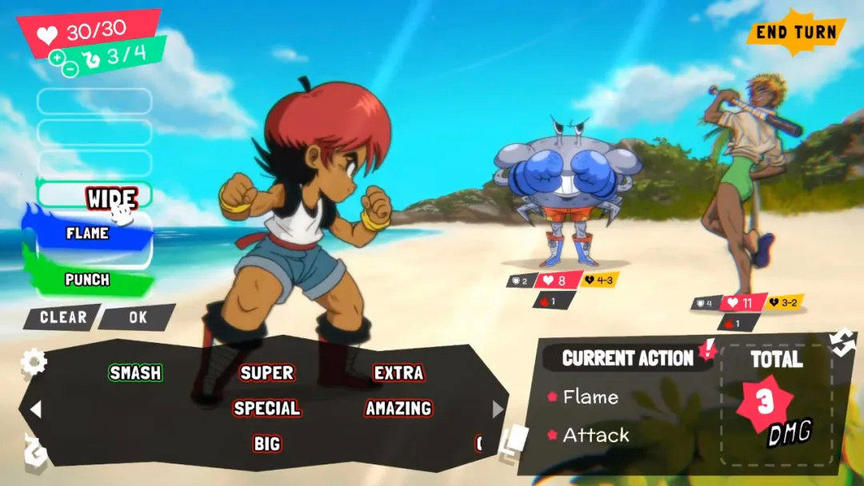864x486 pixels.
Task: Click the plus icon beside the energy counter
Action: pyautogui.click(x=57, y=57)
